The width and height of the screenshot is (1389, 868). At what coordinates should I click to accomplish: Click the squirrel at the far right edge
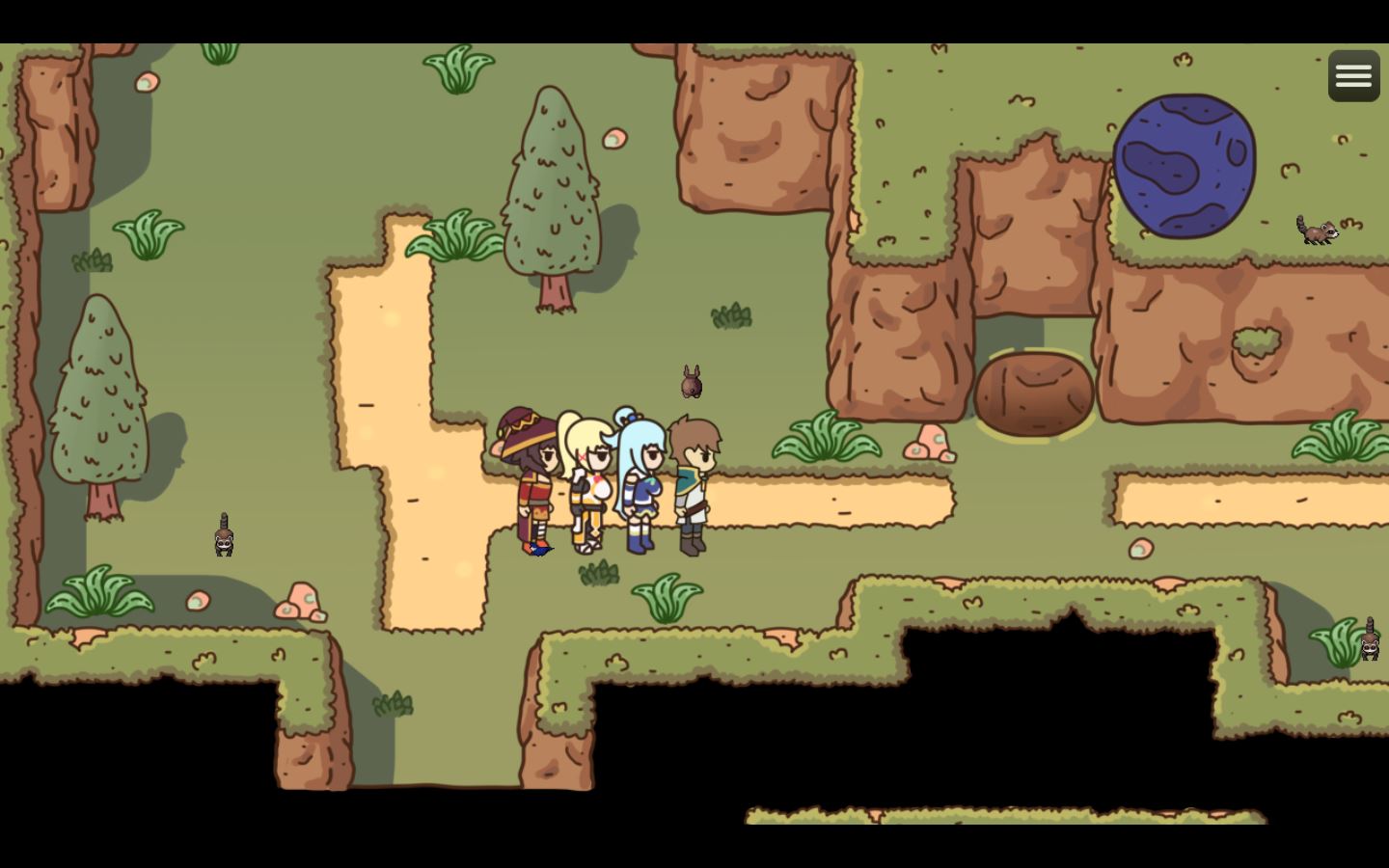pos(1371,644)
